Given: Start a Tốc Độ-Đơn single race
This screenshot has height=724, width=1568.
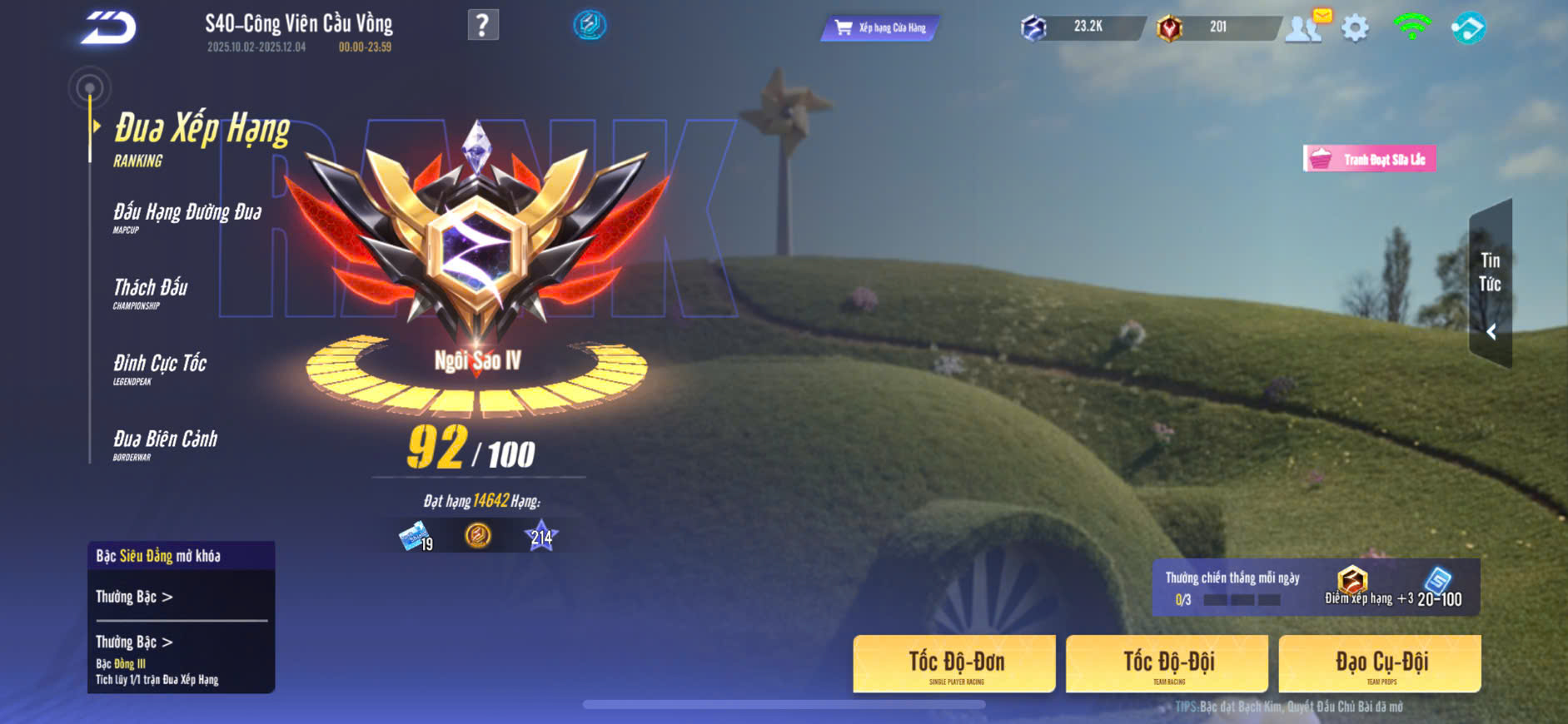Looking at the screenshot, I should [954, 664].
